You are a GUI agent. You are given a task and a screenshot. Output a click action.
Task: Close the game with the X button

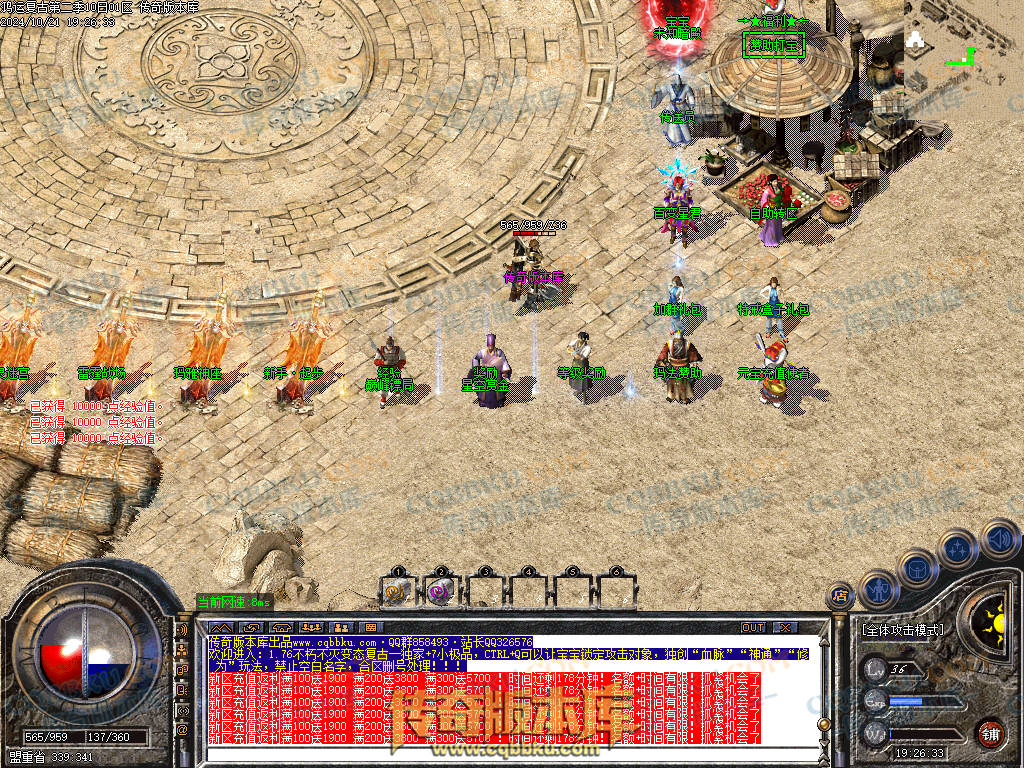[785, 628]
